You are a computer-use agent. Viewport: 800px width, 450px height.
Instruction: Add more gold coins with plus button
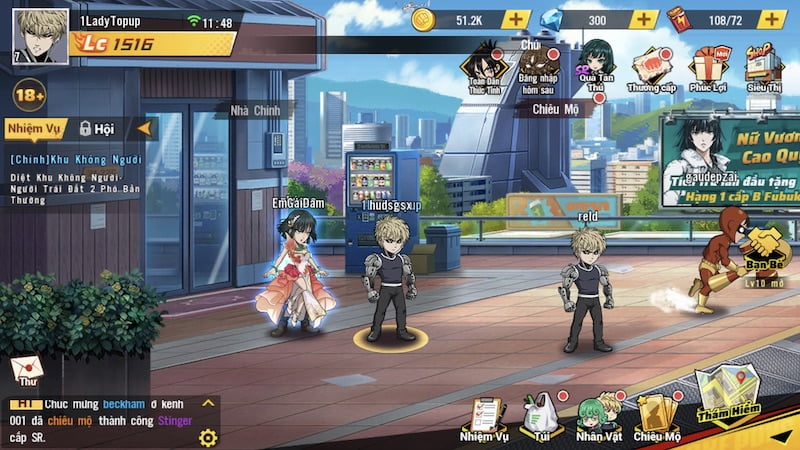pos(515,19)
